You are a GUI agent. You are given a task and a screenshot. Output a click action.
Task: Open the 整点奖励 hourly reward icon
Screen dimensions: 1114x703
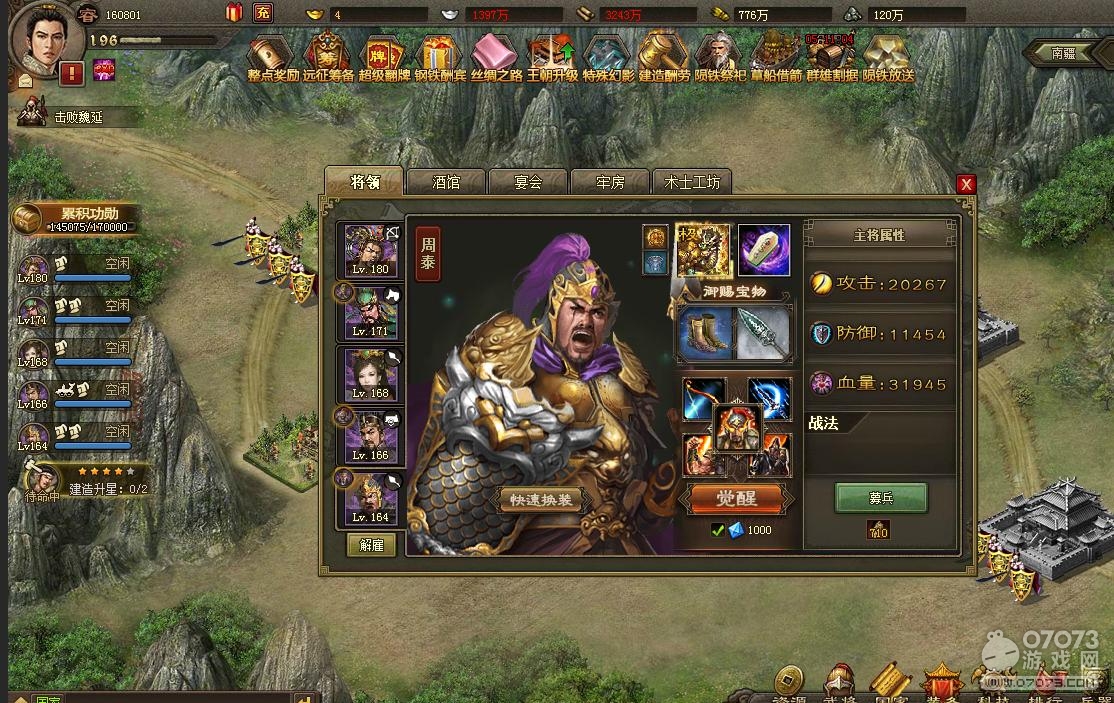(272, 58)
